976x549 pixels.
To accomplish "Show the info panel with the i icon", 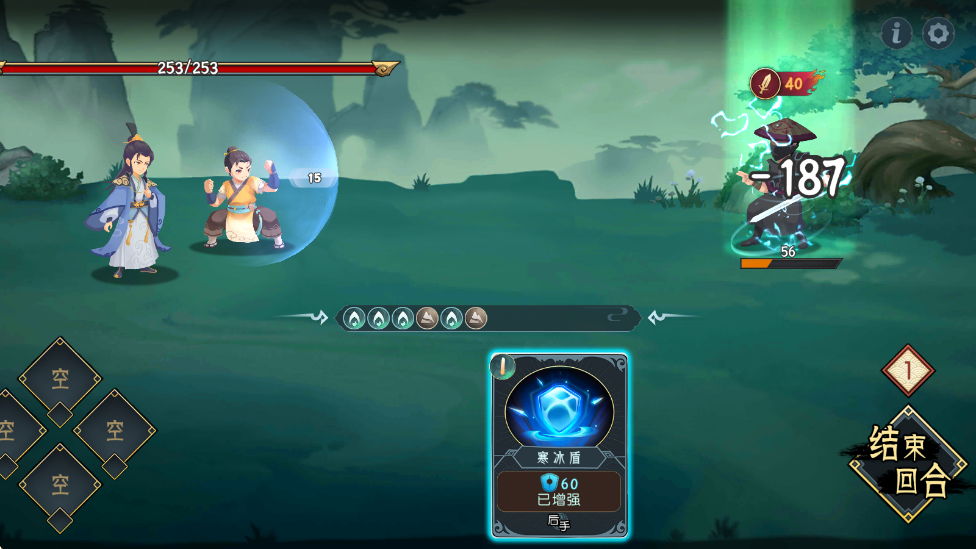I will point(896,34).
